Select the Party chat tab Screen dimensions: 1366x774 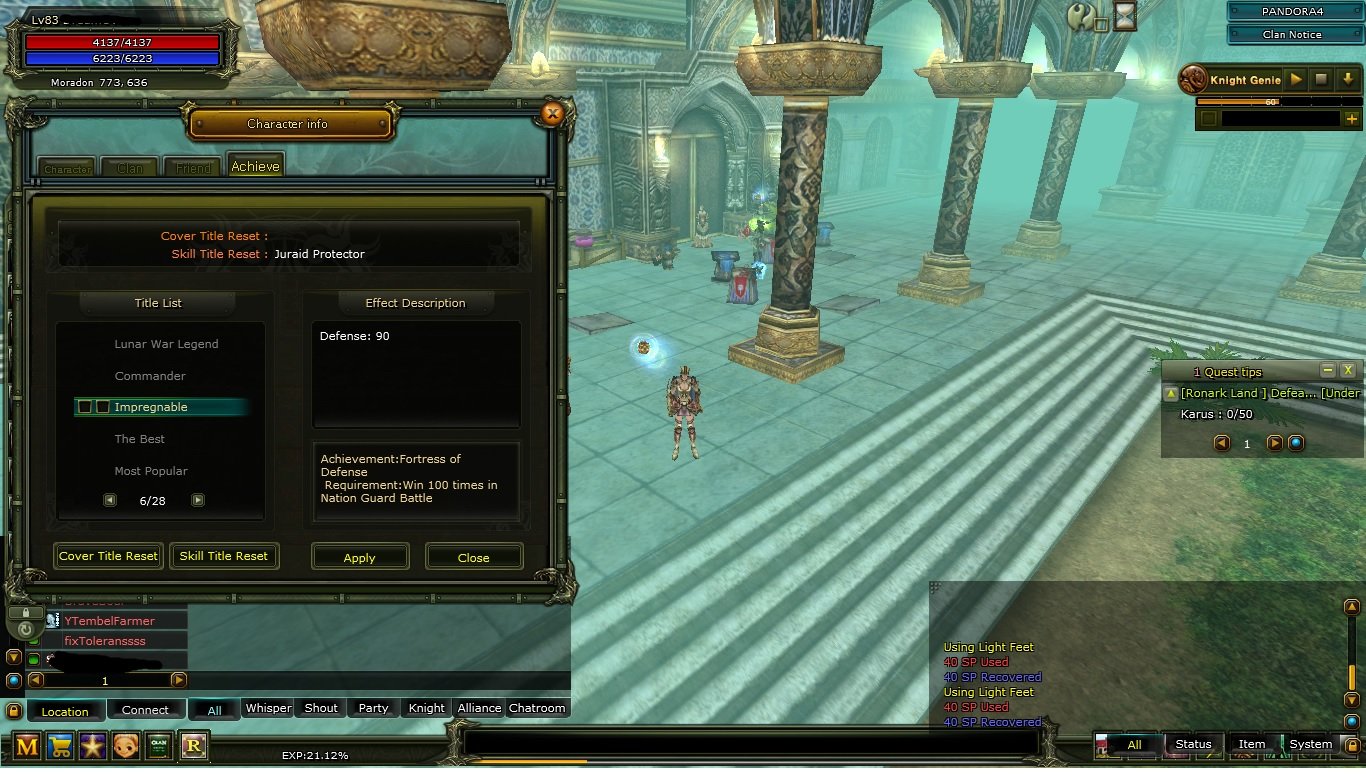coord(373,708)
